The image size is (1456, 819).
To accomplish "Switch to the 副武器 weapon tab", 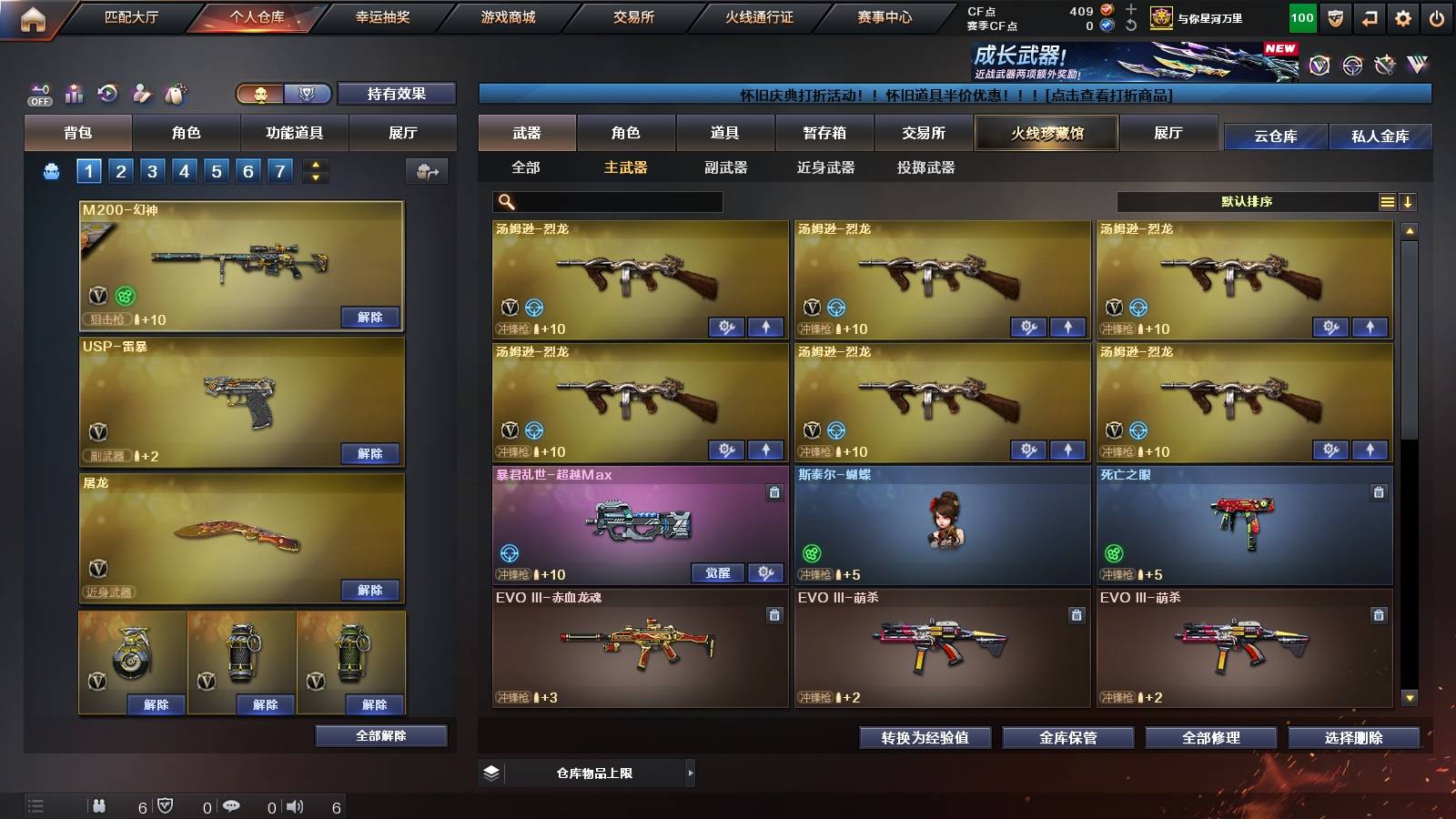I will pos(723,167).
